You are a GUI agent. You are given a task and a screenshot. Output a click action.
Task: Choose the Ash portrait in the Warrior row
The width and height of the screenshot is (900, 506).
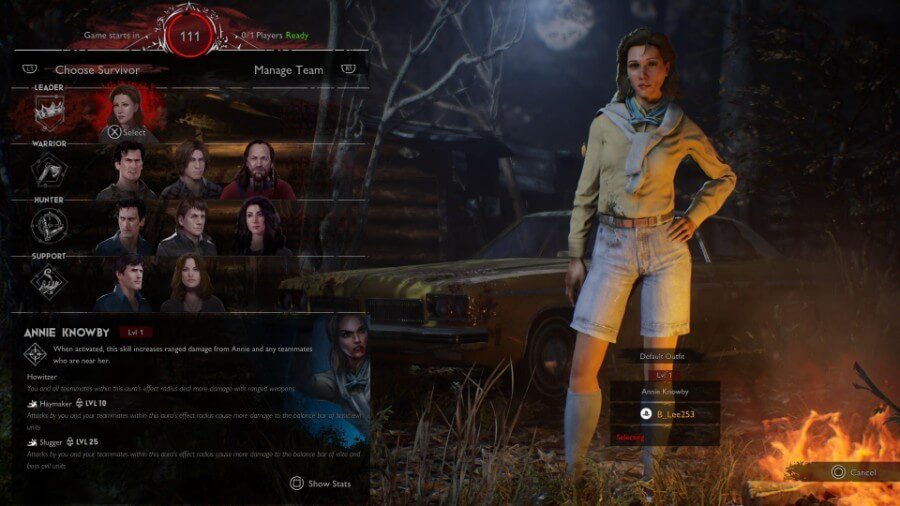point(126,170)
